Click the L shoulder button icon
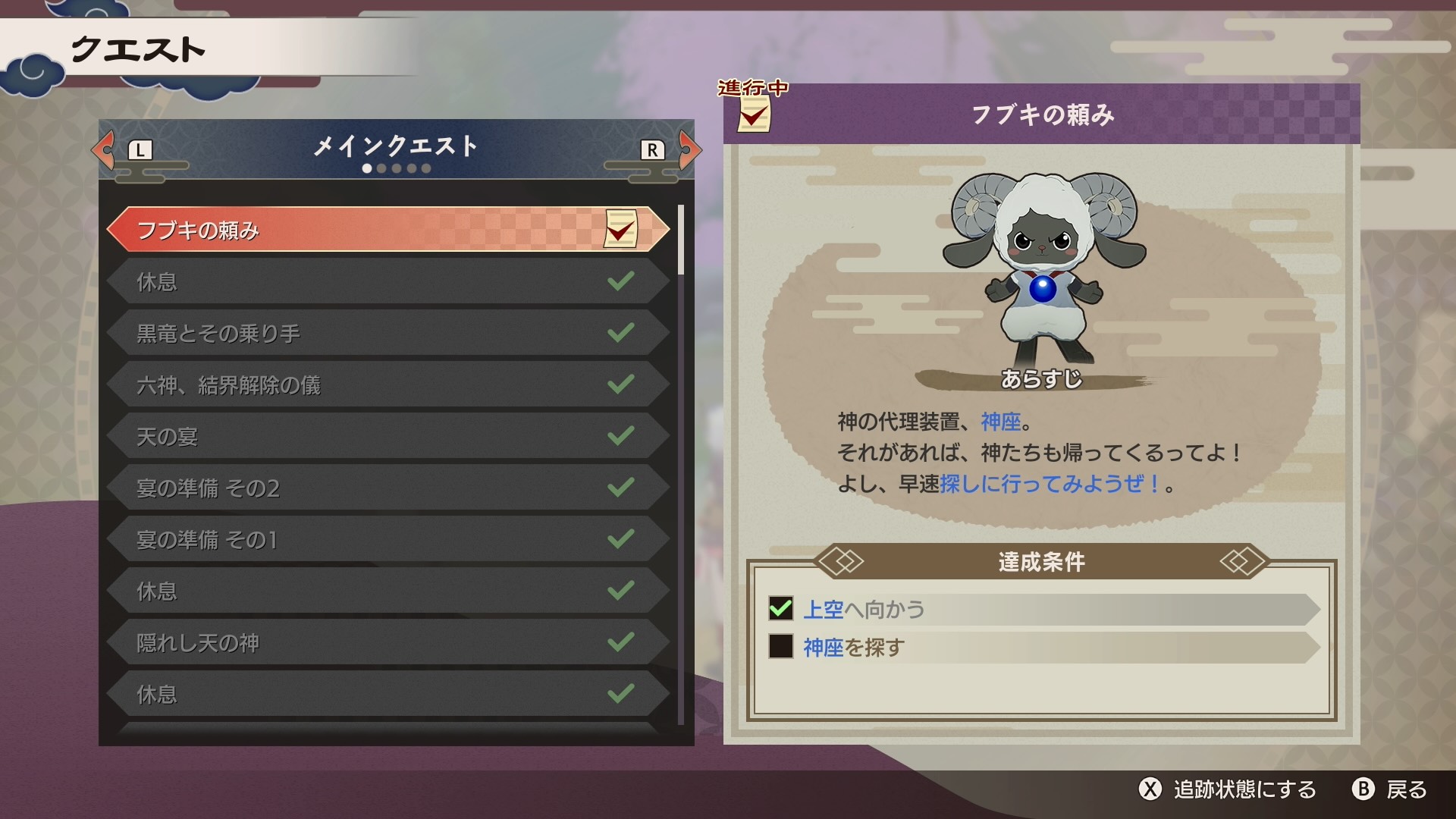 pos(139,150)
